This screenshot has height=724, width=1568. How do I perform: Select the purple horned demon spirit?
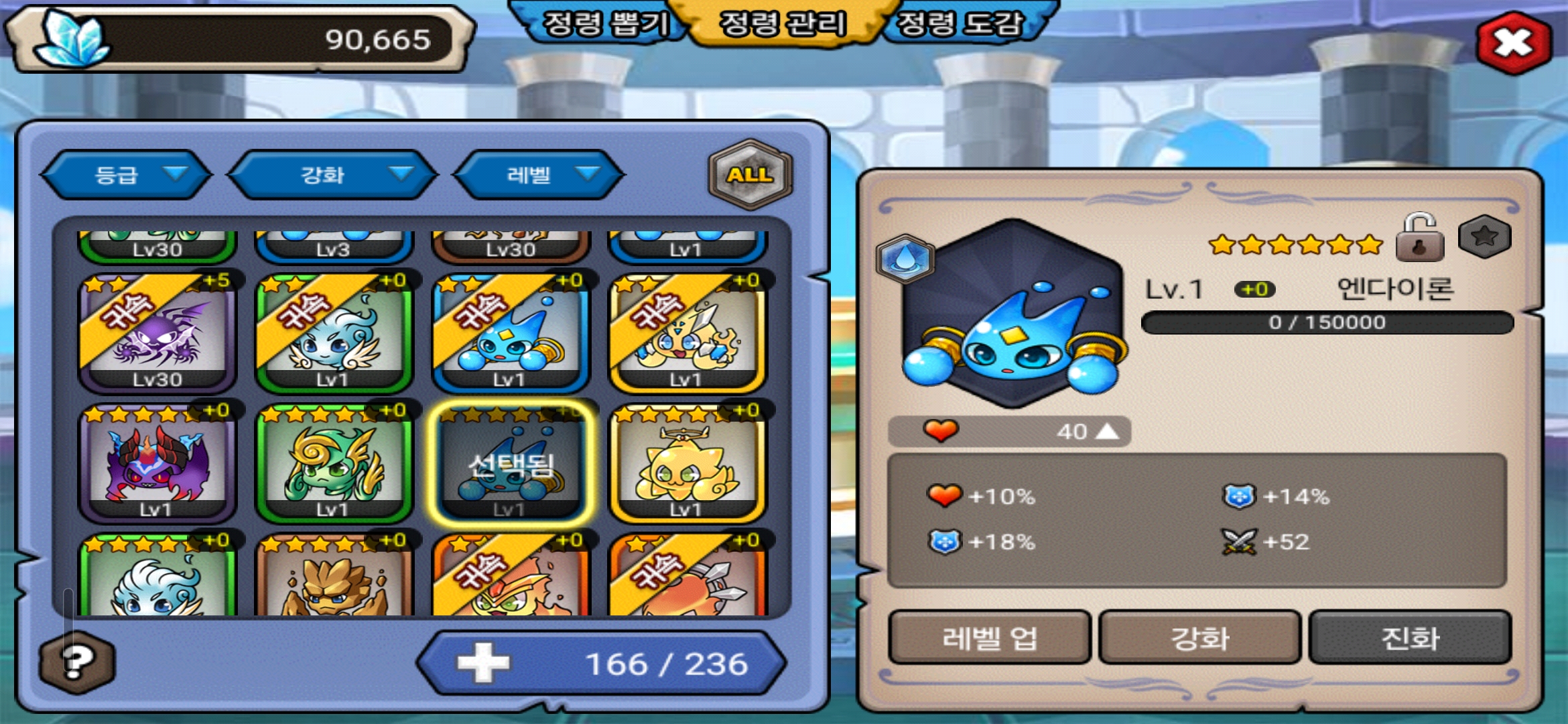(157, 463)
